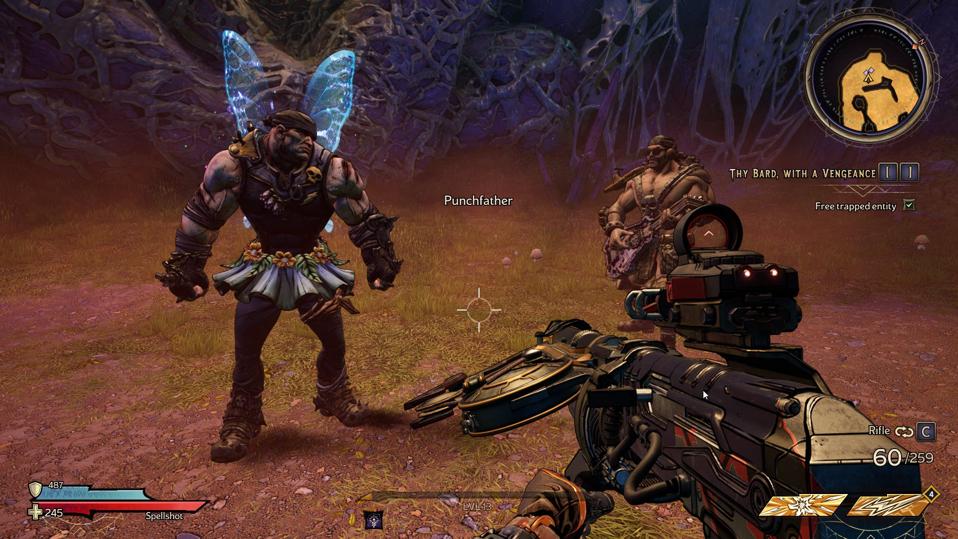Click the health cross icon
The width and height of the screenshot is (958, 539).
(36, 512)
